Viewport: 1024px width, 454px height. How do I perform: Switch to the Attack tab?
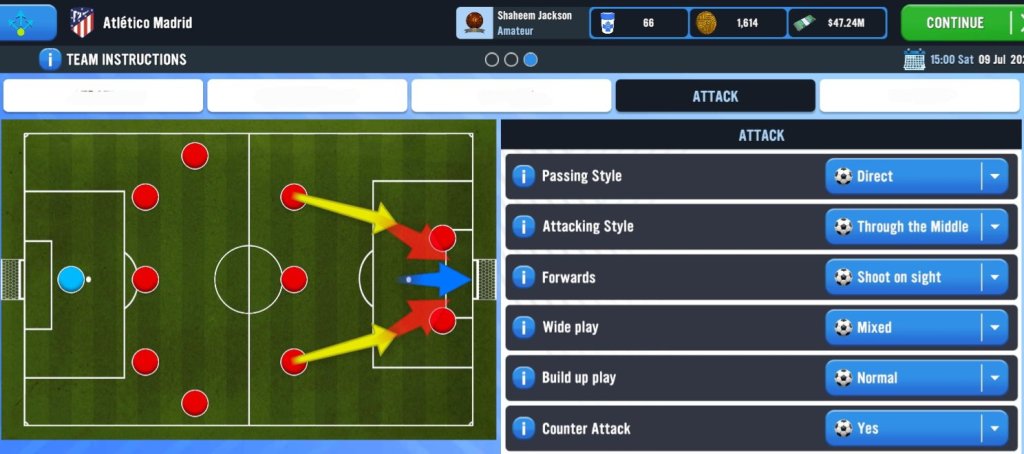click(715, 96)
